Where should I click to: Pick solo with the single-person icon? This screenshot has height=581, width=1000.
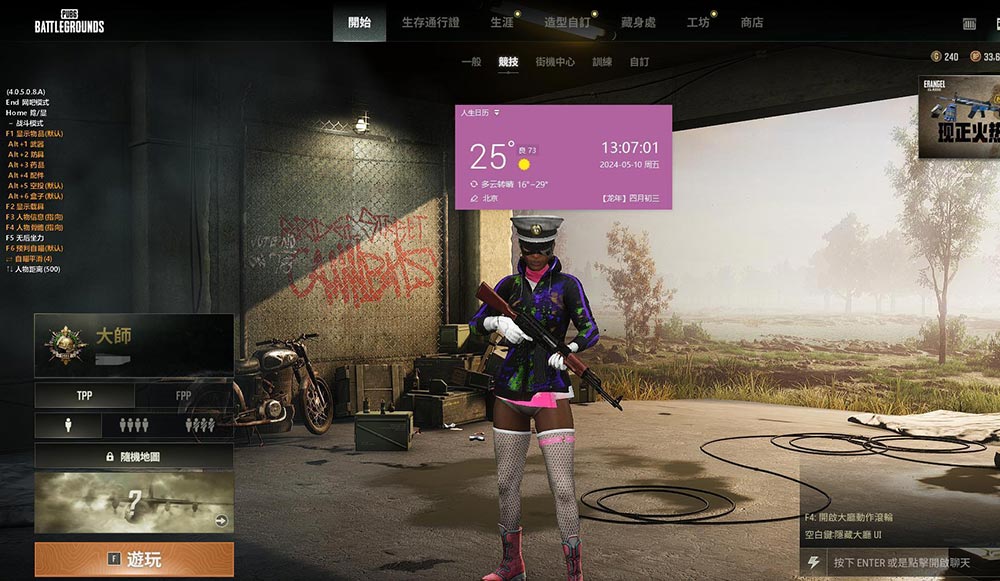point(68,425)
